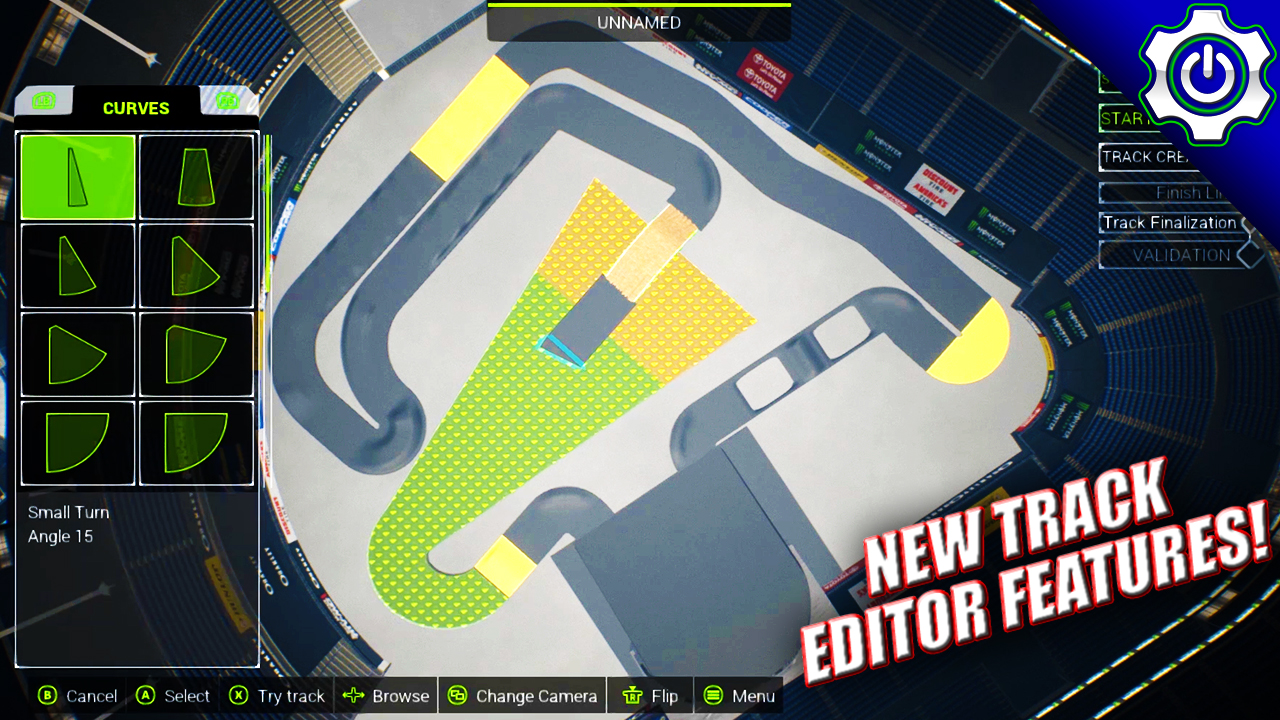Choose the Finish Line step entry
Screen dimensions: 1280x720
pos(1168,192)
